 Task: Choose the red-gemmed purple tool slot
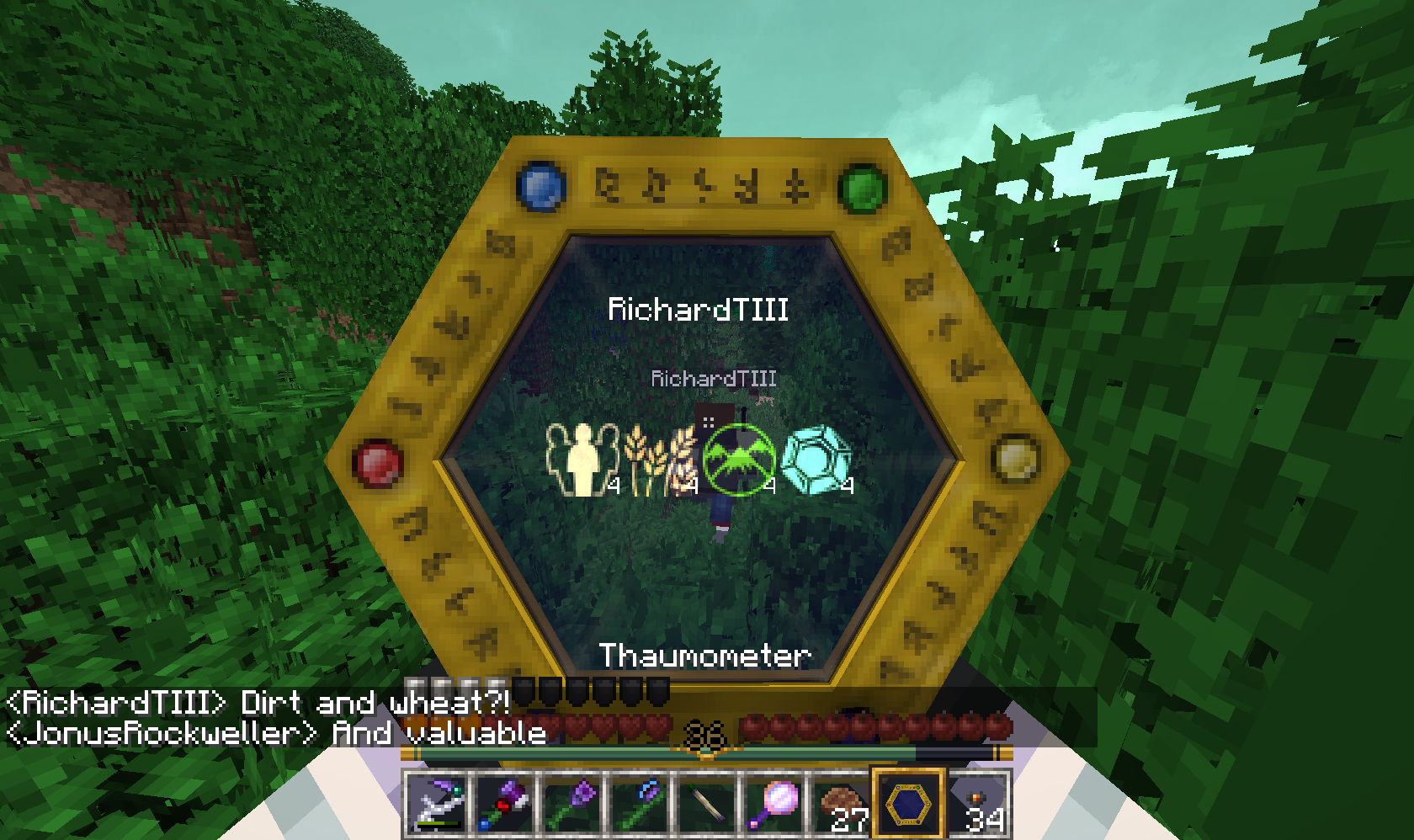505,805
